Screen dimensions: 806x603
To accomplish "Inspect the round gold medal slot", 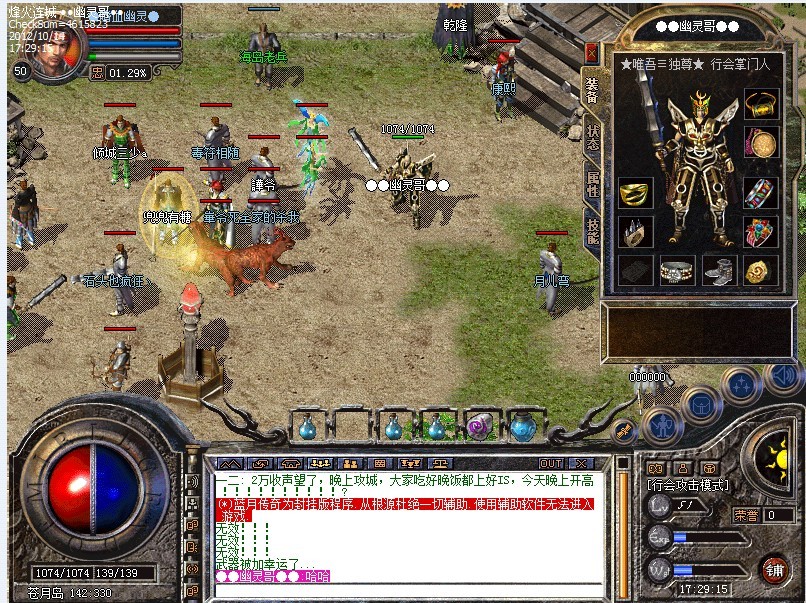I will tap(761, 143).
